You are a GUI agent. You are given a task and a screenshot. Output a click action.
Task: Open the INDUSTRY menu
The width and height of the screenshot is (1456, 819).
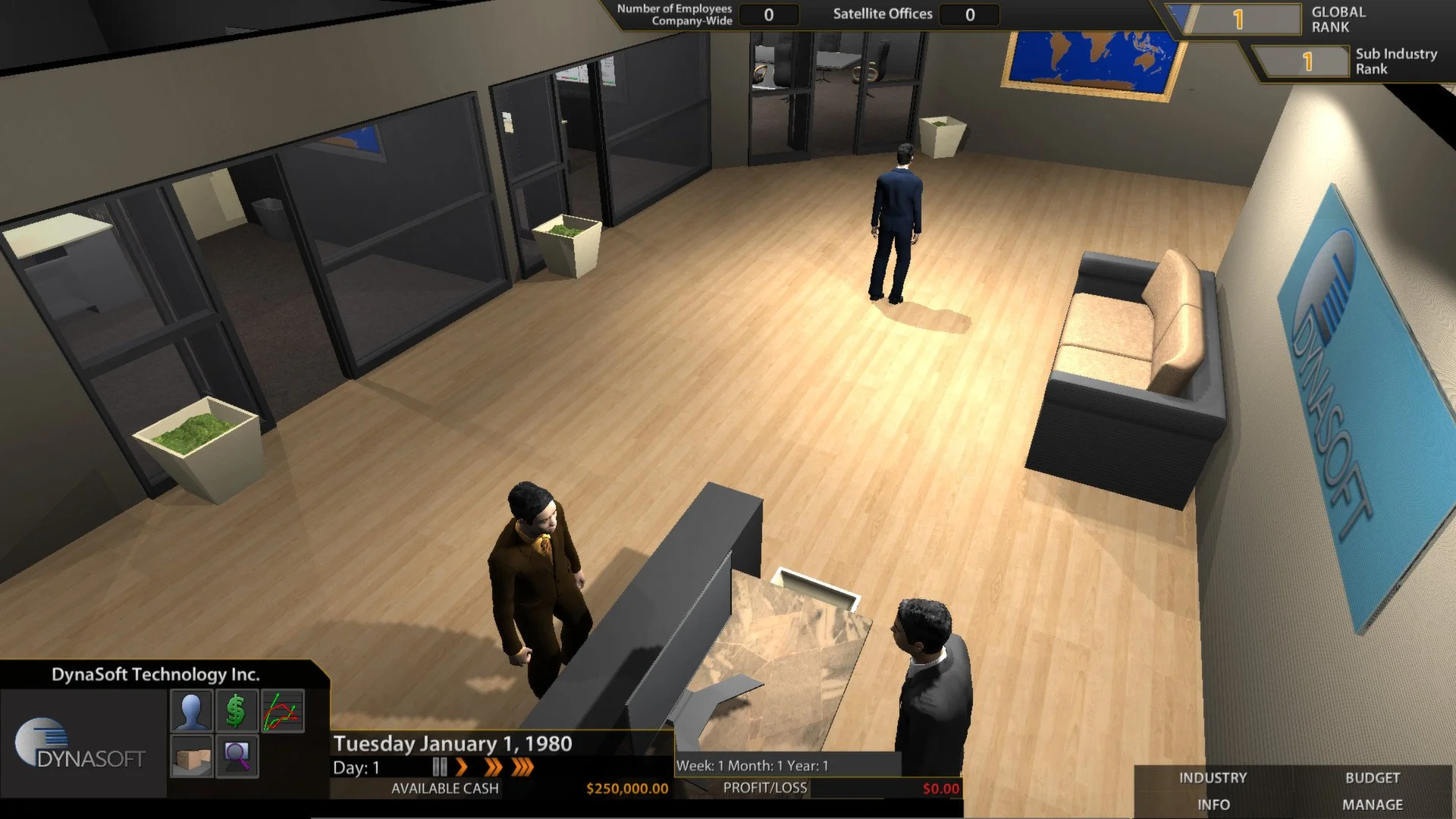1211,777
